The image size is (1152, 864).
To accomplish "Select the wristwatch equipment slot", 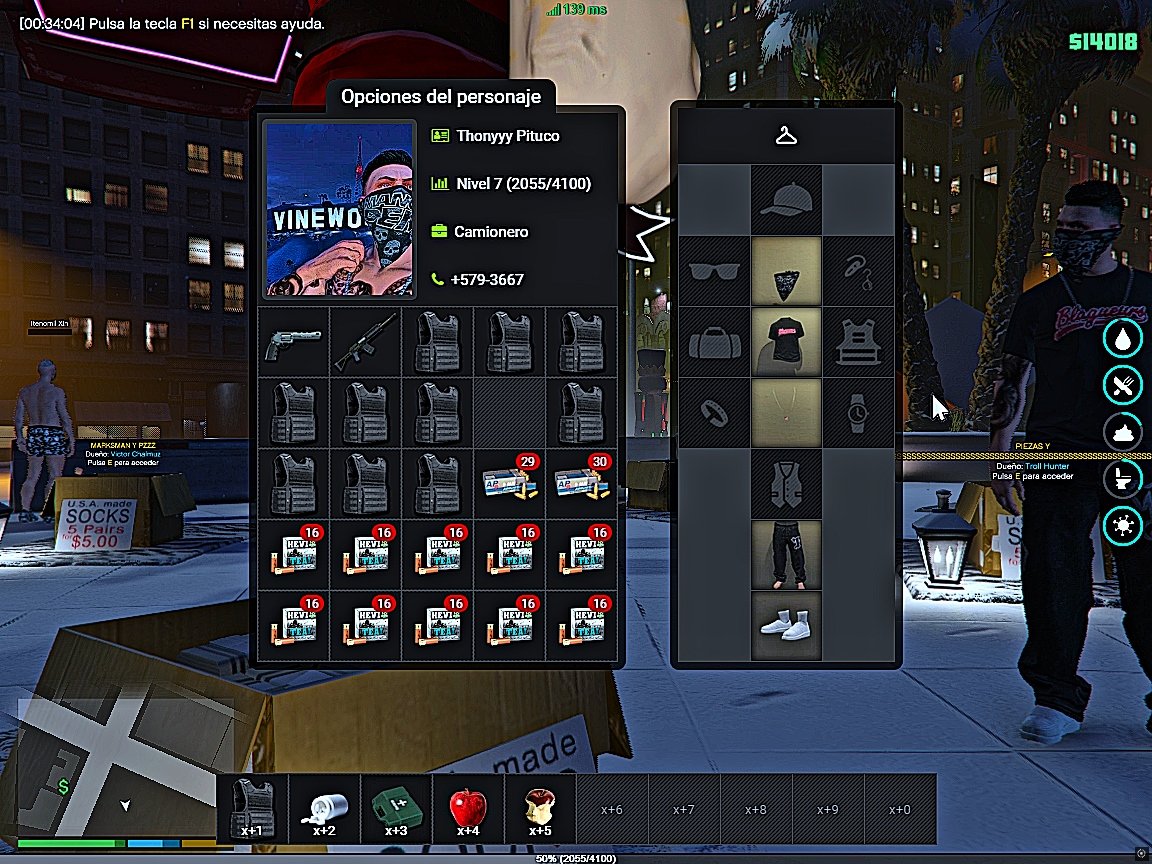I will pos(857,413).
